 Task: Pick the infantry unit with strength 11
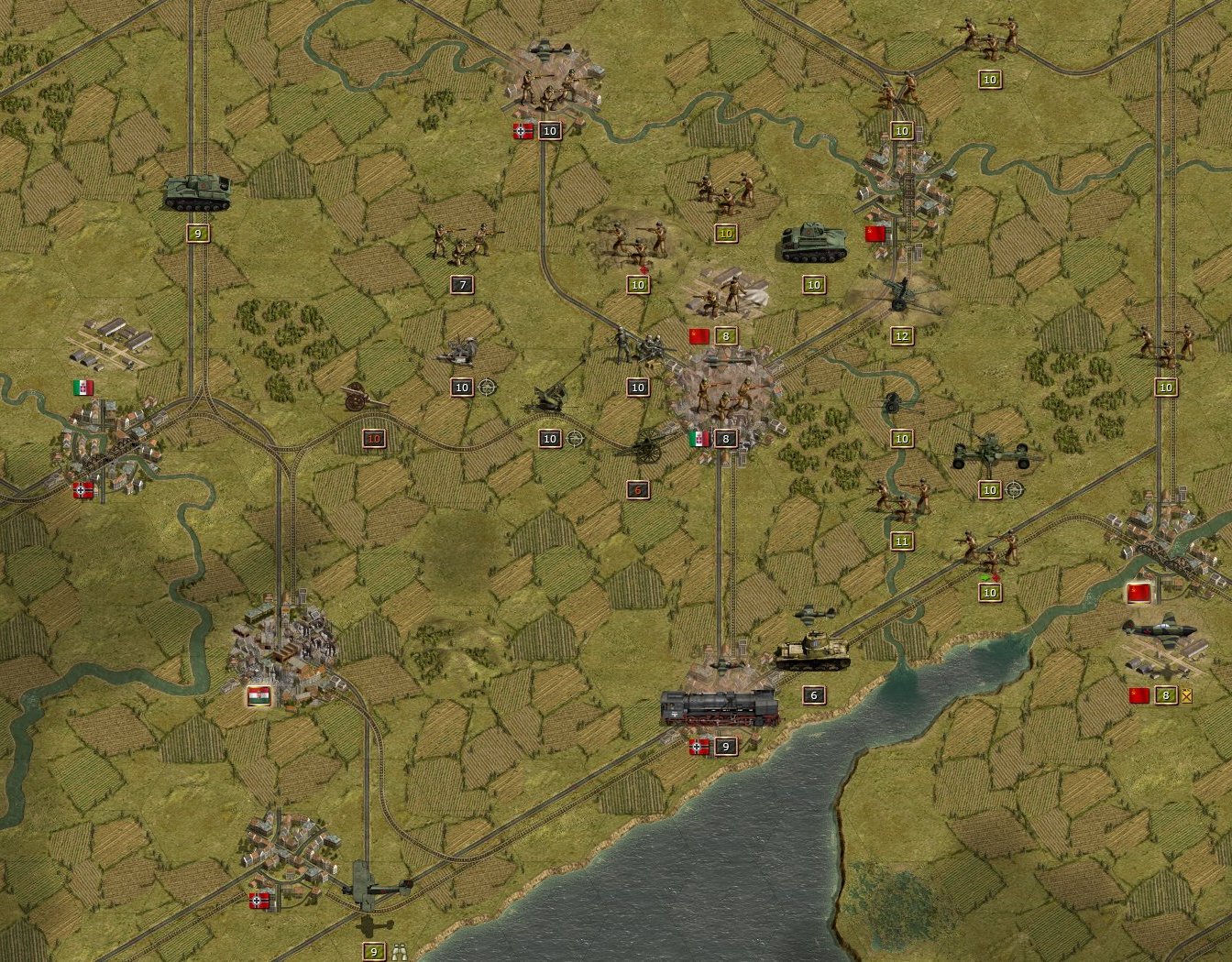click(901, 499)
